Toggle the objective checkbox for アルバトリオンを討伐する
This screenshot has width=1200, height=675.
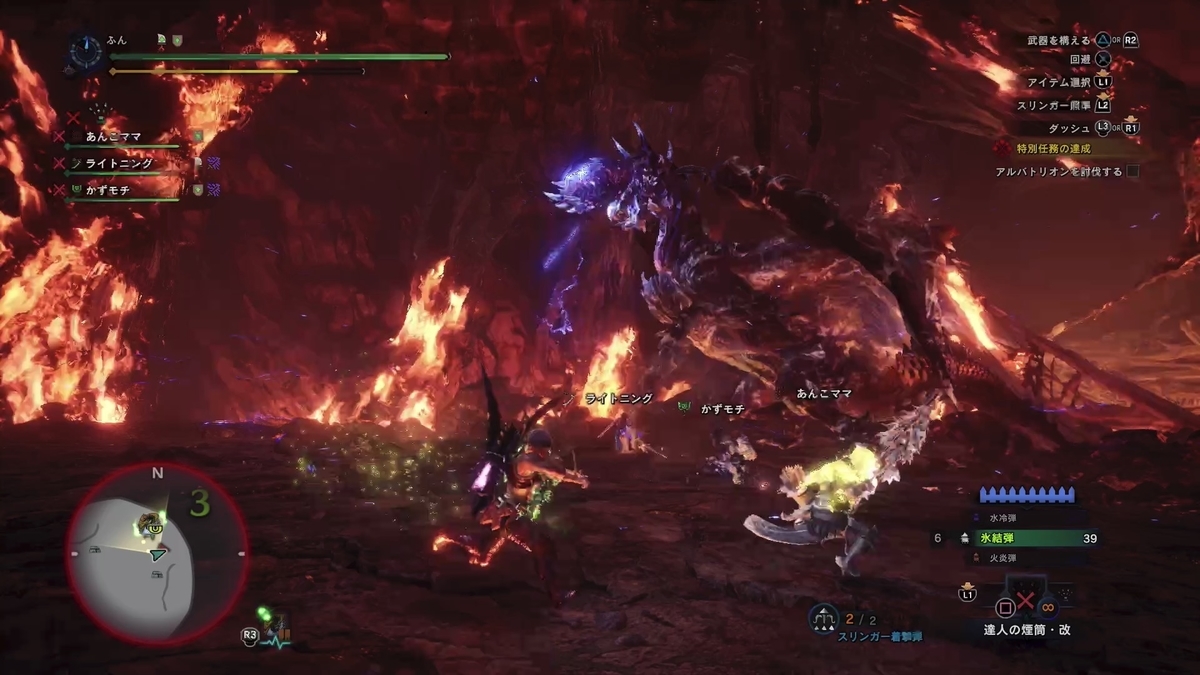(1133, 172)
